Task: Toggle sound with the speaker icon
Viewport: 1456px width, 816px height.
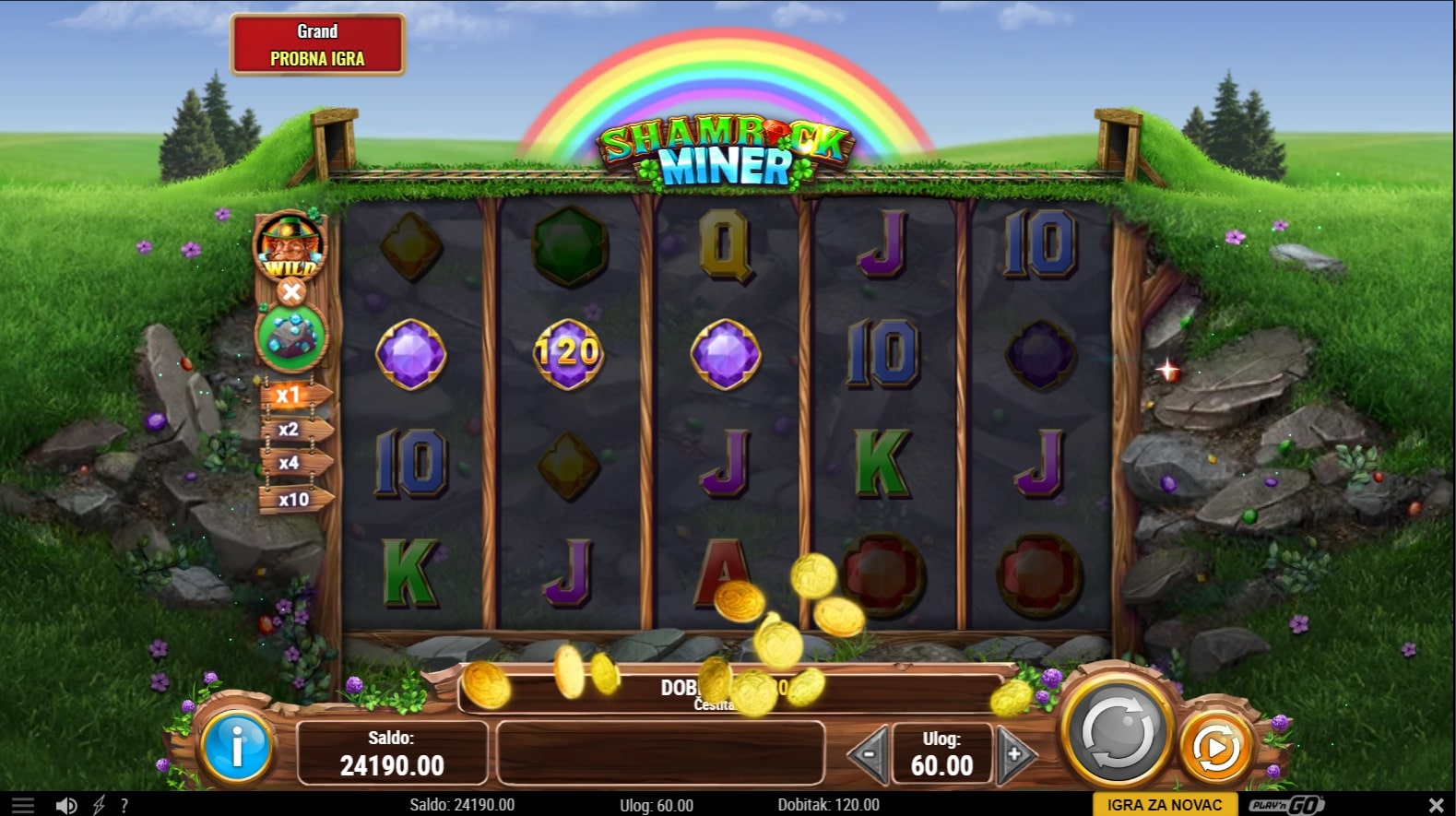Action: [x=65, y=805]
